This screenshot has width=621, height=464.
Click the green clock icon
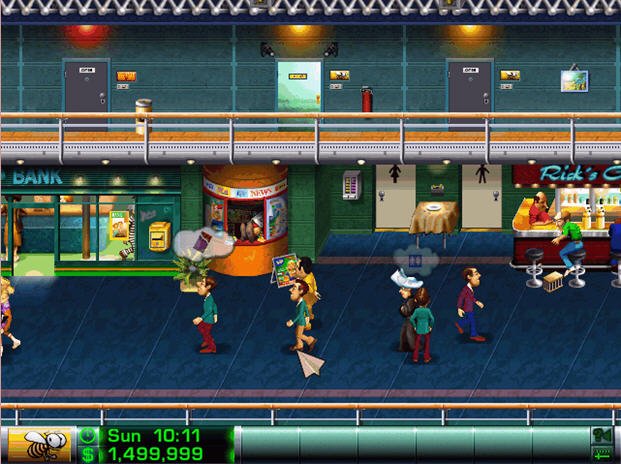[x=88, y=436]
